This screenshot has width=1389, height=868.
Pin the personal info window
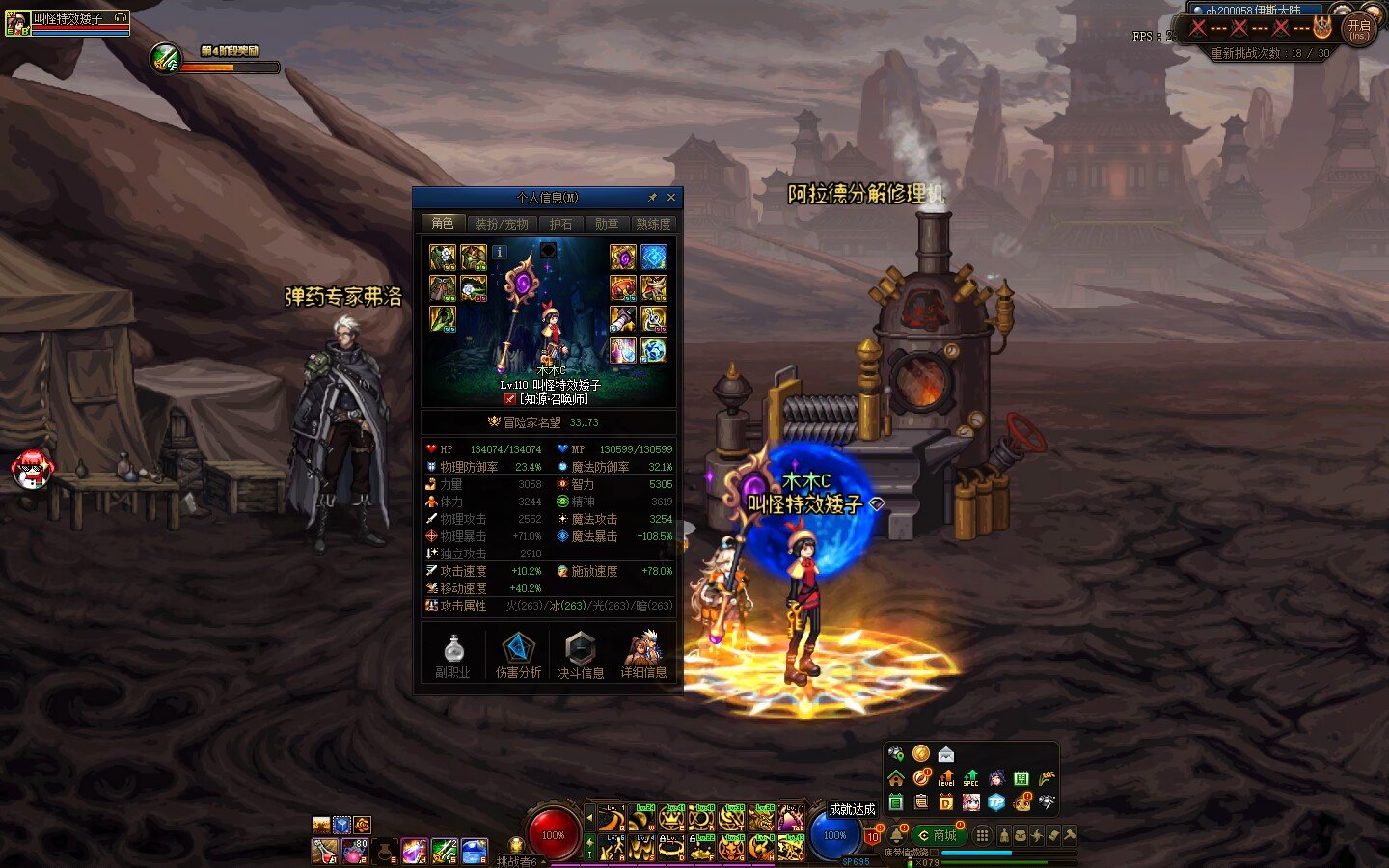point(652,198)
